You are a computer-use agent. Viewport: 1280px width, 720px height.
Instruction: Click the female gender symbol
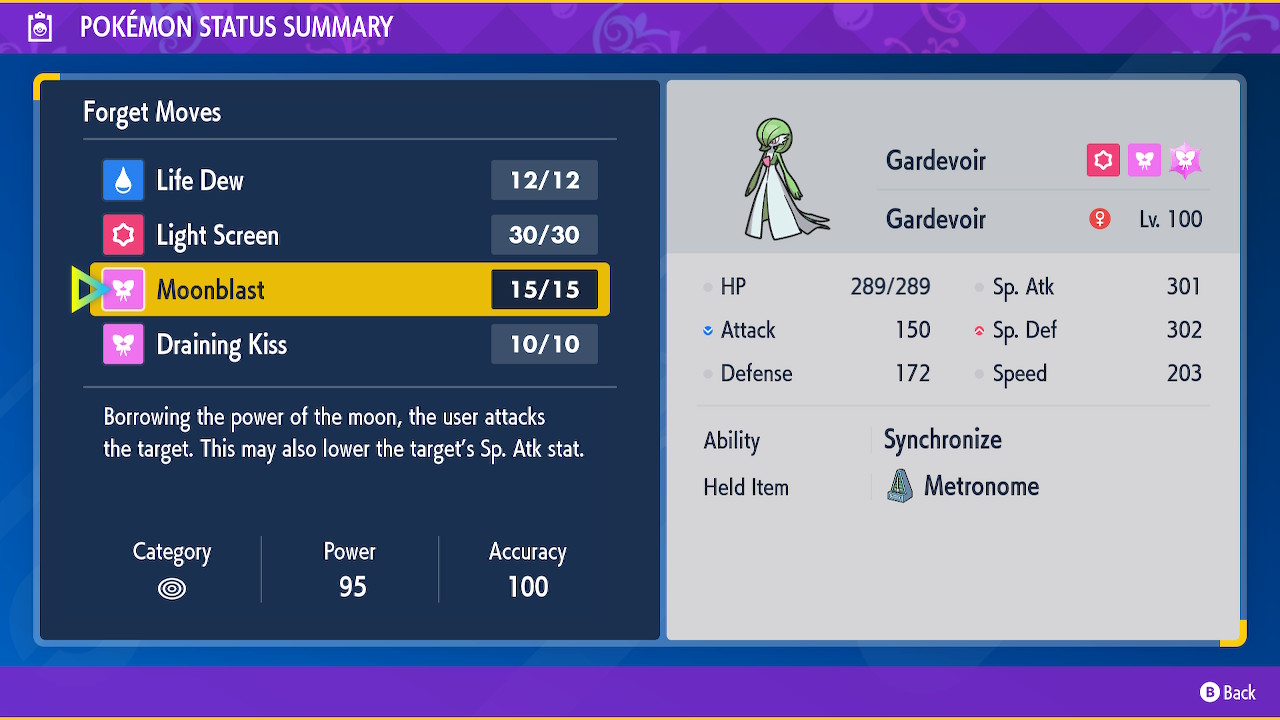pos(1099,218)
